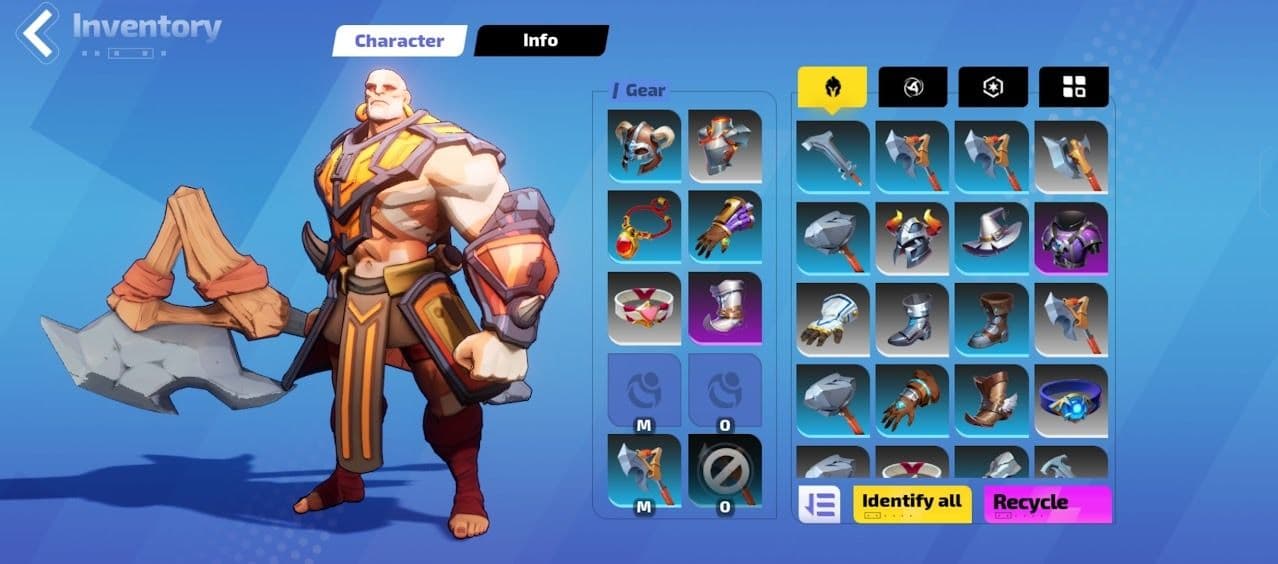Open the Recycle function
This screenshot has width=1278, height=564.
coord(1047,503)
